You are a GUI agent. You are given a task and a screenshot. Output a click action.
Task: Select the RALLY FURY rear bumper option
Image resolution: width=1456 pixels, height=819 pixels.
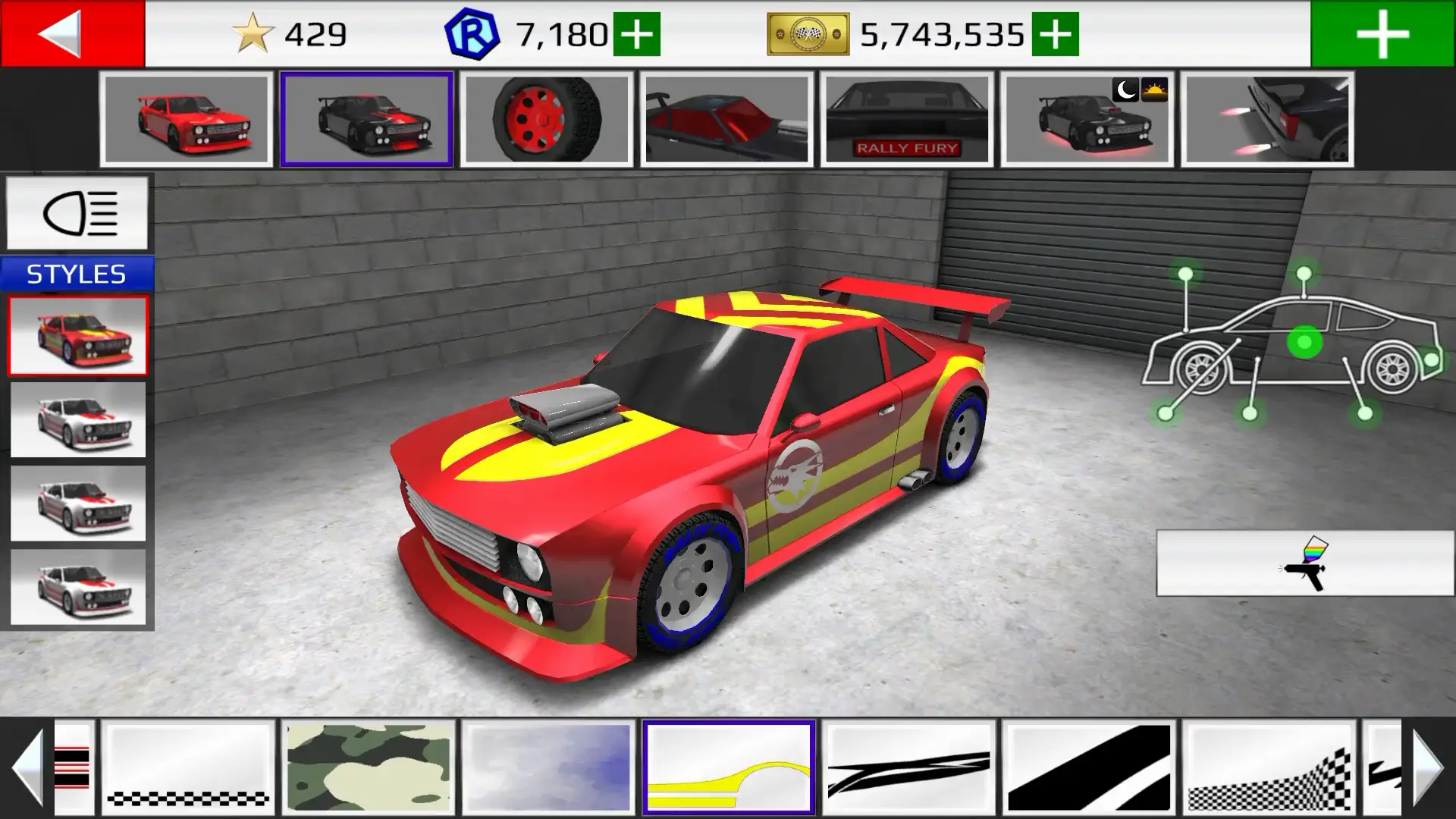[908, 119]
